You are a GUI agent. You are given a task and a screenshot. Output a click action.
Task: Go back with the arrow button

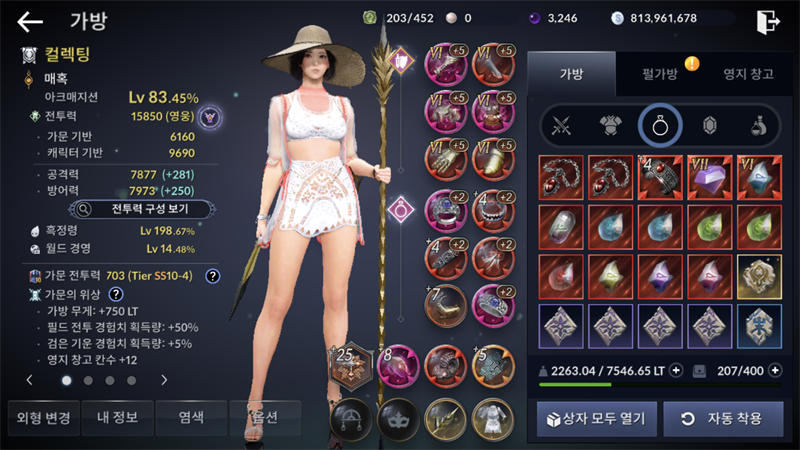coord(30,22)
